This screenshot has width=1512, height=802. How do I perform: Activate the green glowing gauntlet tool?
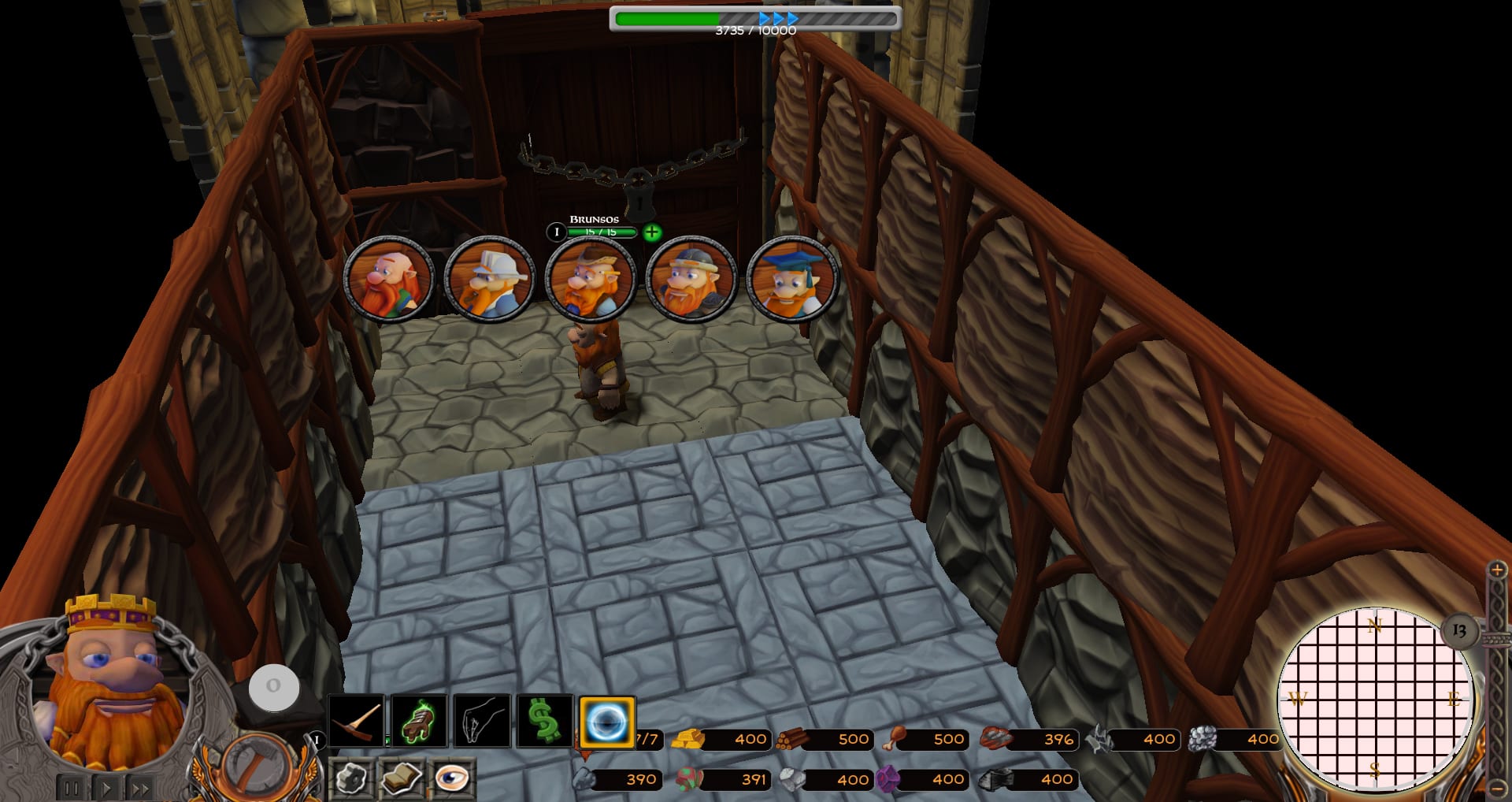(x=419, y=721)
